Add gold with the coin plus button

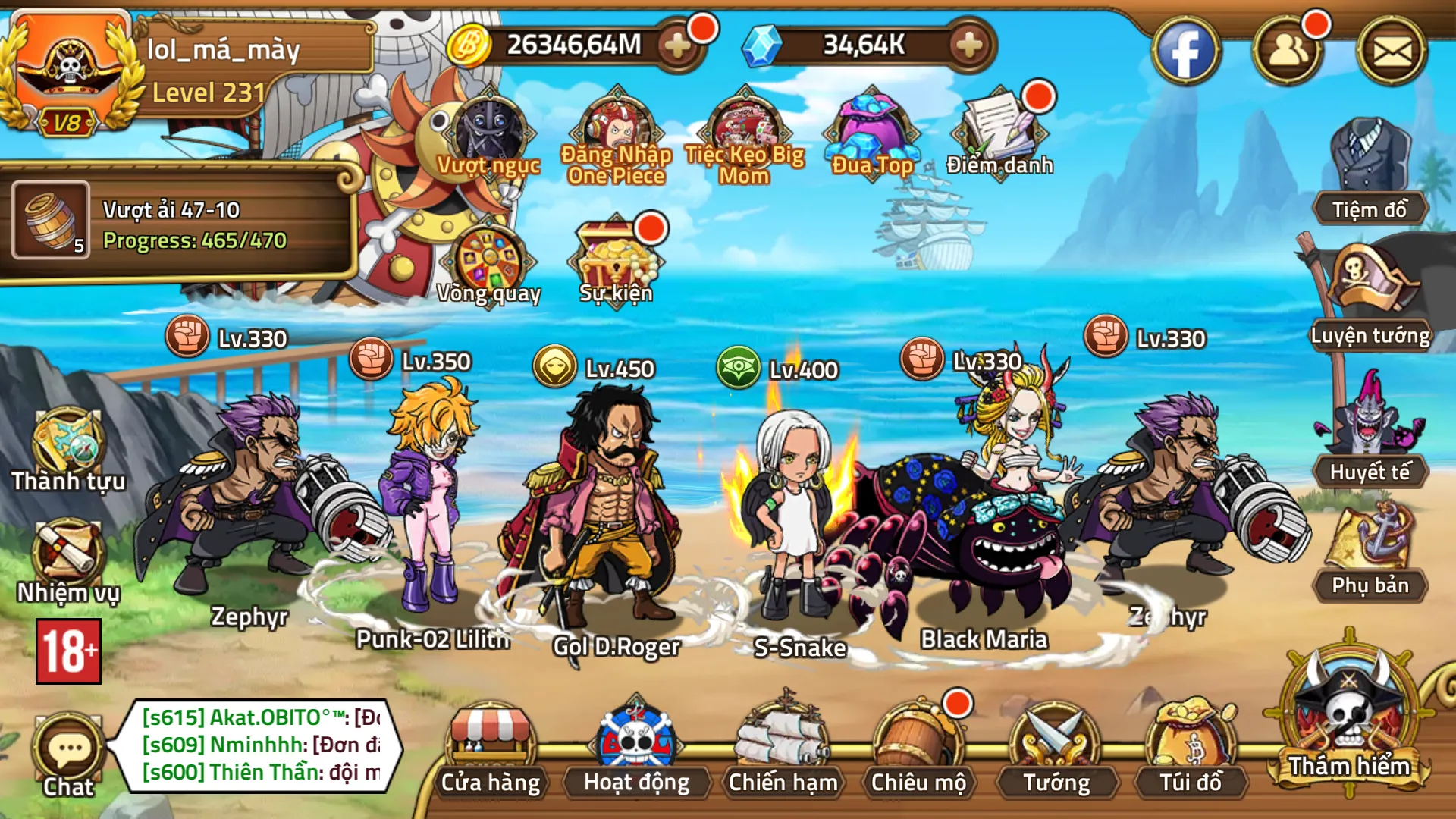tap(676, 45)
